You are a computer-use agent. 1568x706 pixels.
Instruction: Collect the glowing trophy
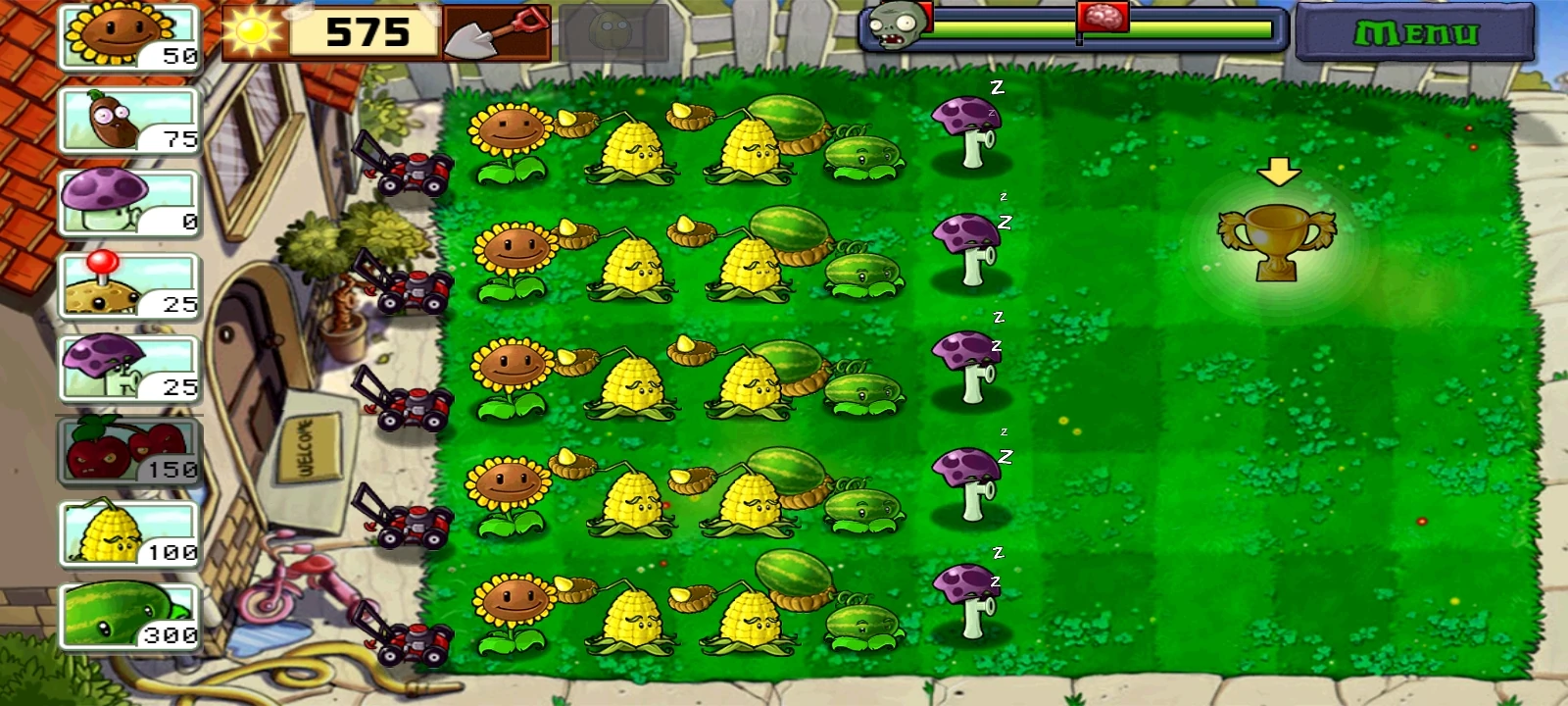click(x=1275, y=245)
